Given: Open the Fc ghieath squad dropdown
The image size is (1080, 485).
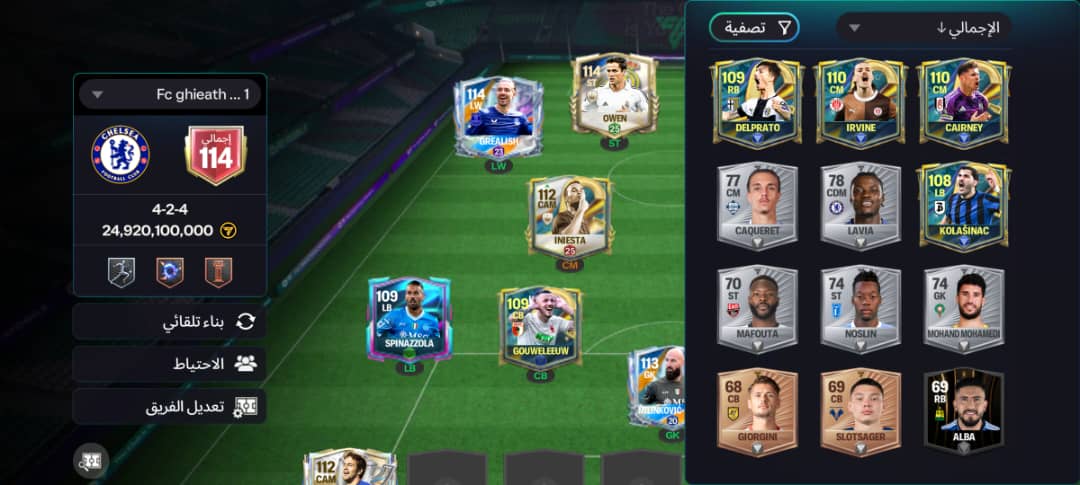Looking at the screenshot, I should (x=170, y=95).
